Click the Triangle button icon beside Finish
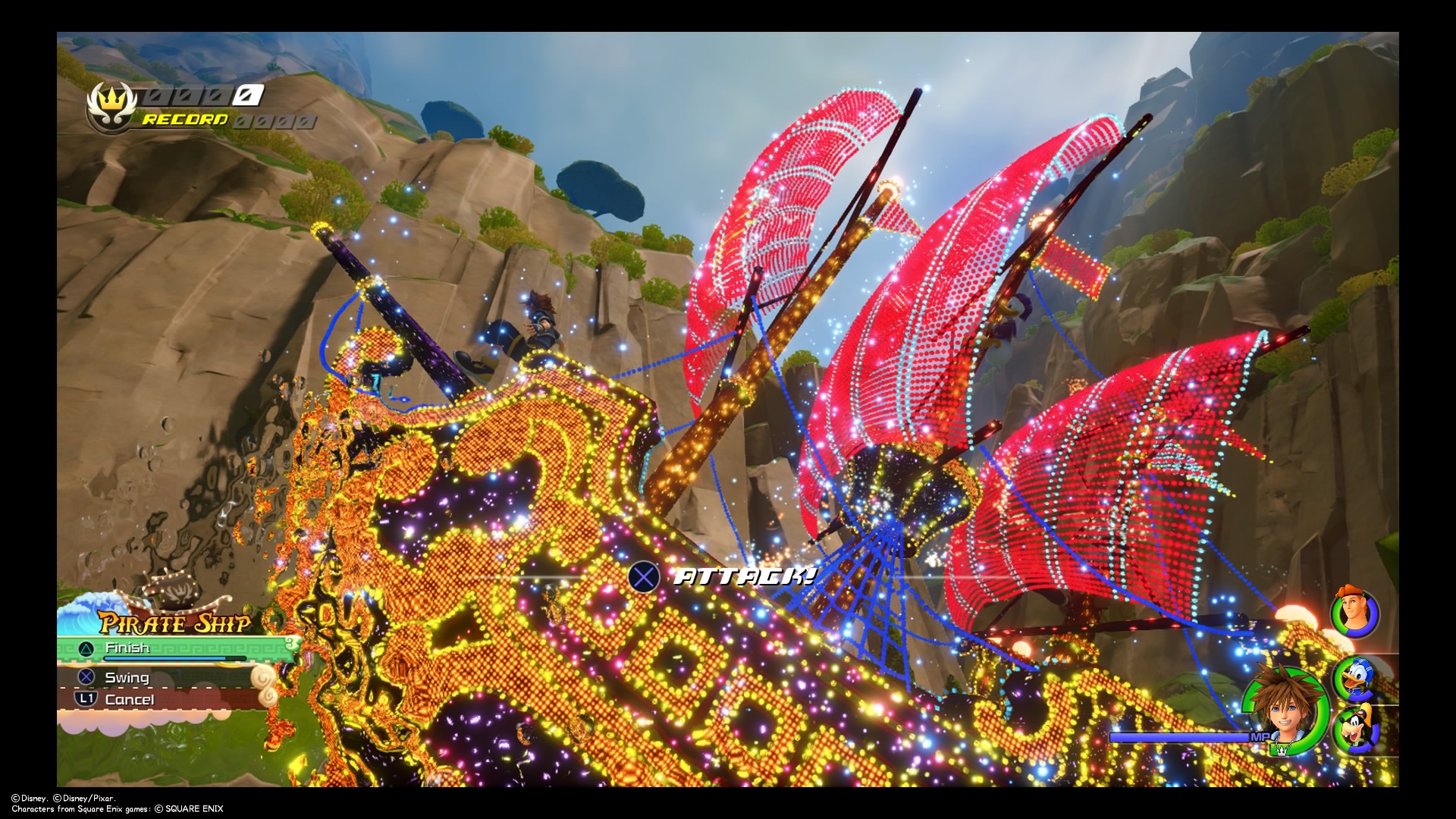Screen dimensions: 1456x819 (x=86, y=648)
